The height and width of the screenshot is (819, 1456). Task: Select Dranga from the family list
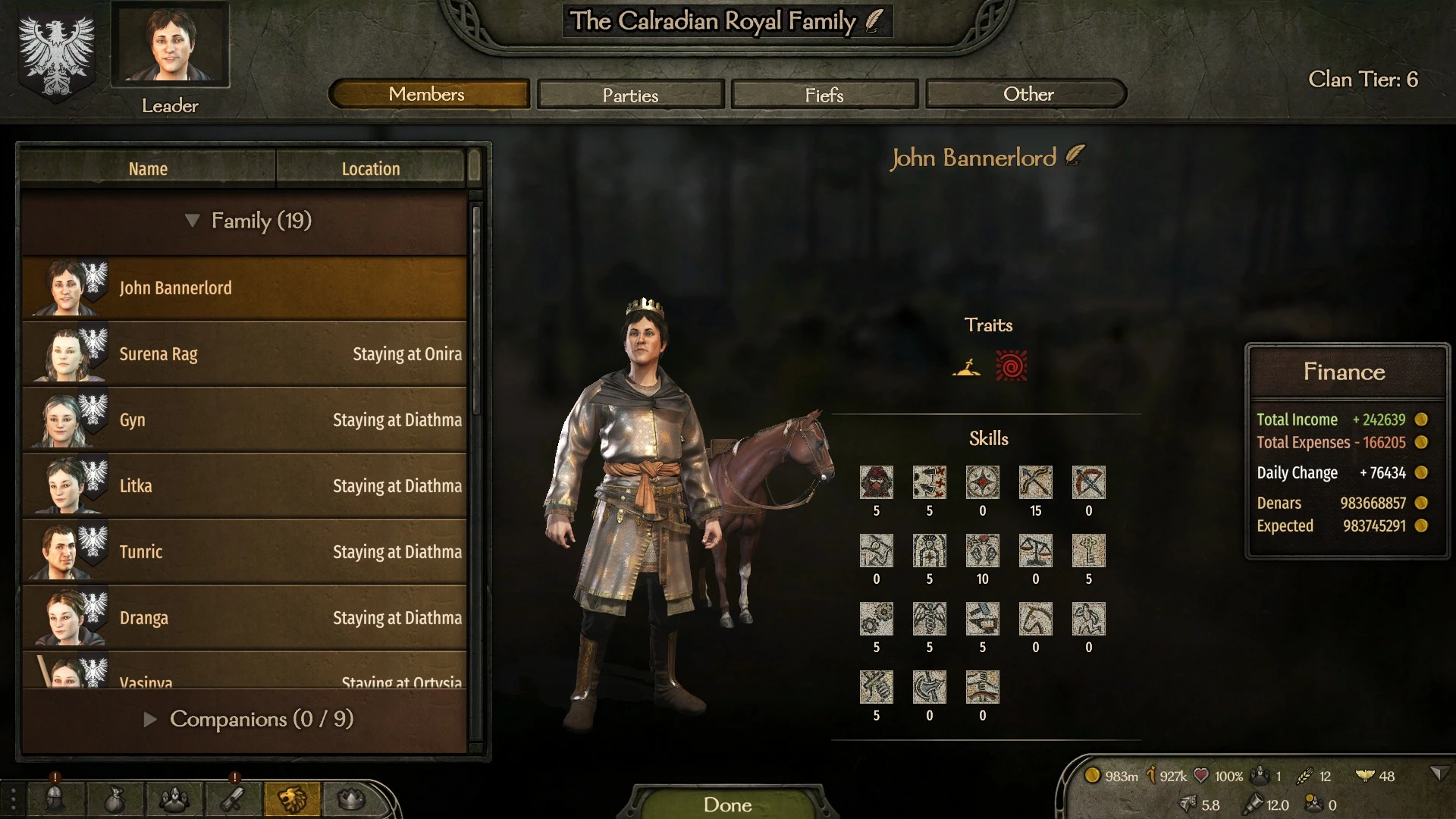[x=244, y=618]
